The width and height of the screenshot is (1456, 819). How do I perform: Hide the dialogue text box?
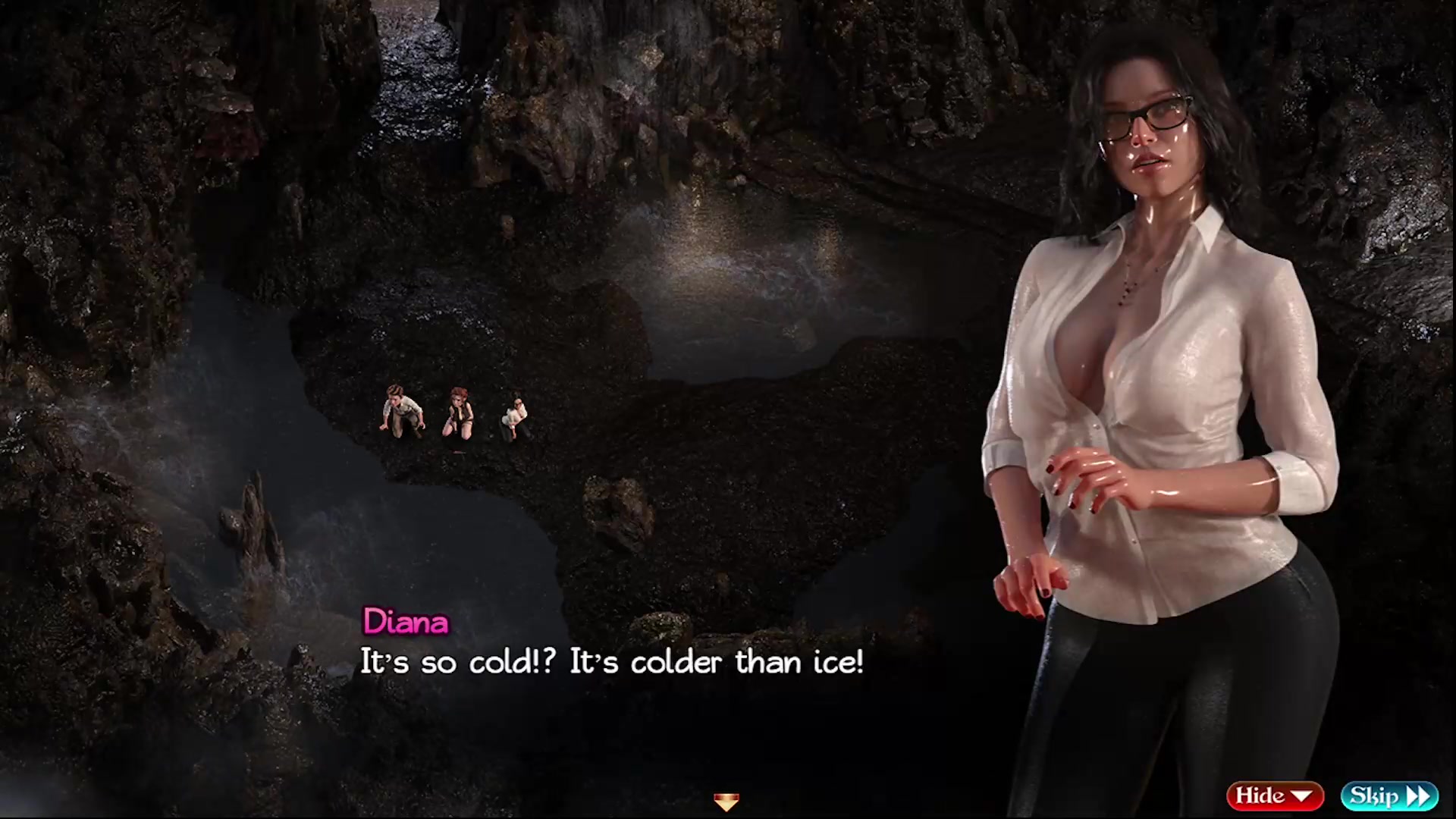[1274, 795]
